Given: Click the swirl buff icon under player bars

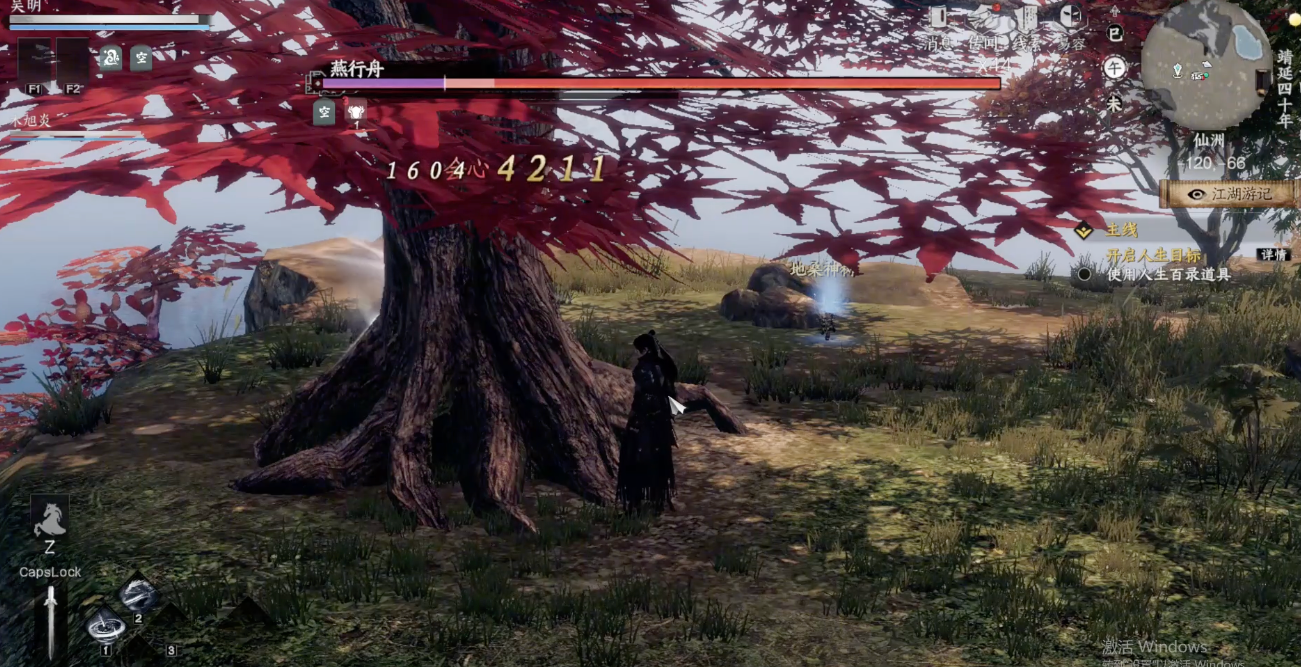Looking at the screenshot, I should pos(110,57).
